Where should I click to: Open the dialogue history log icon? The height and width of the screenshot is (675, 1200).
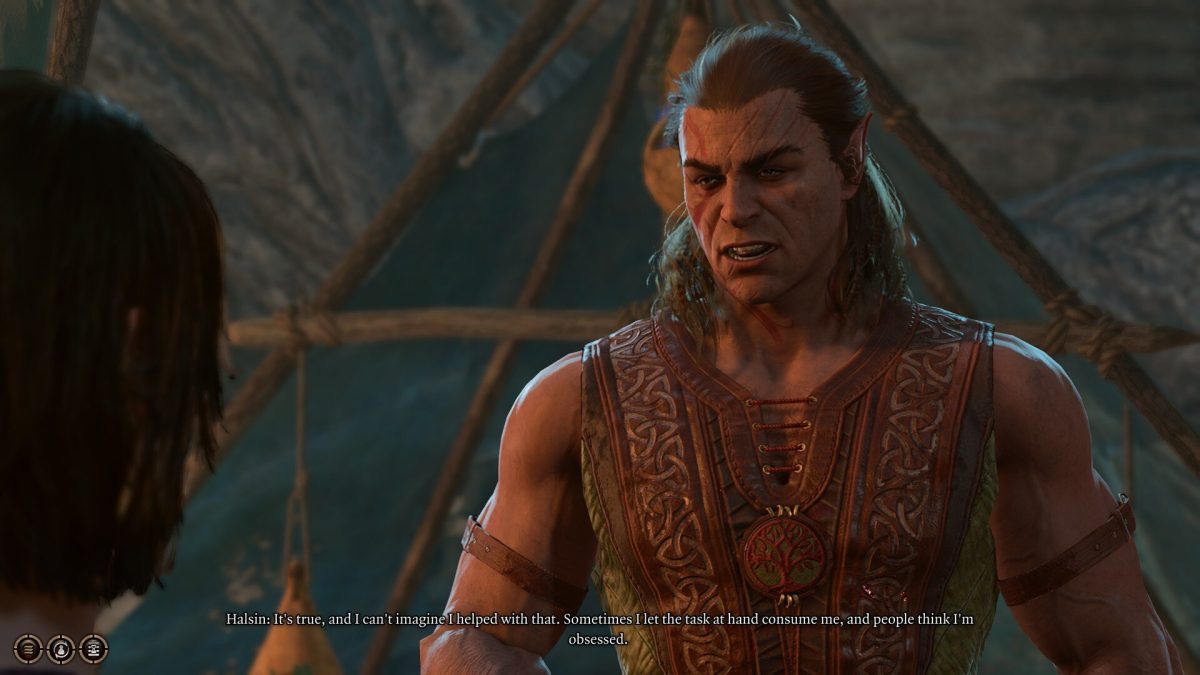93,649
